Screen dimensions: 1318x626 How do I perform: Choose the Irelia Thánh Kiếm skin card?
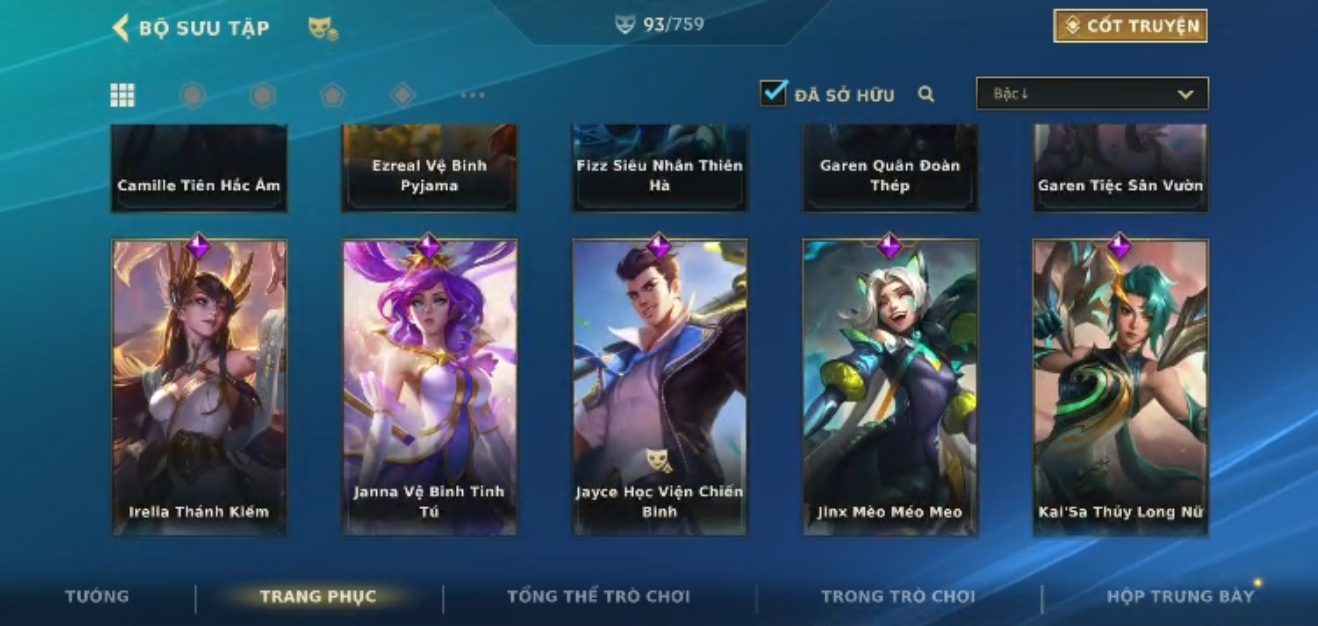[x=199, y=387]
